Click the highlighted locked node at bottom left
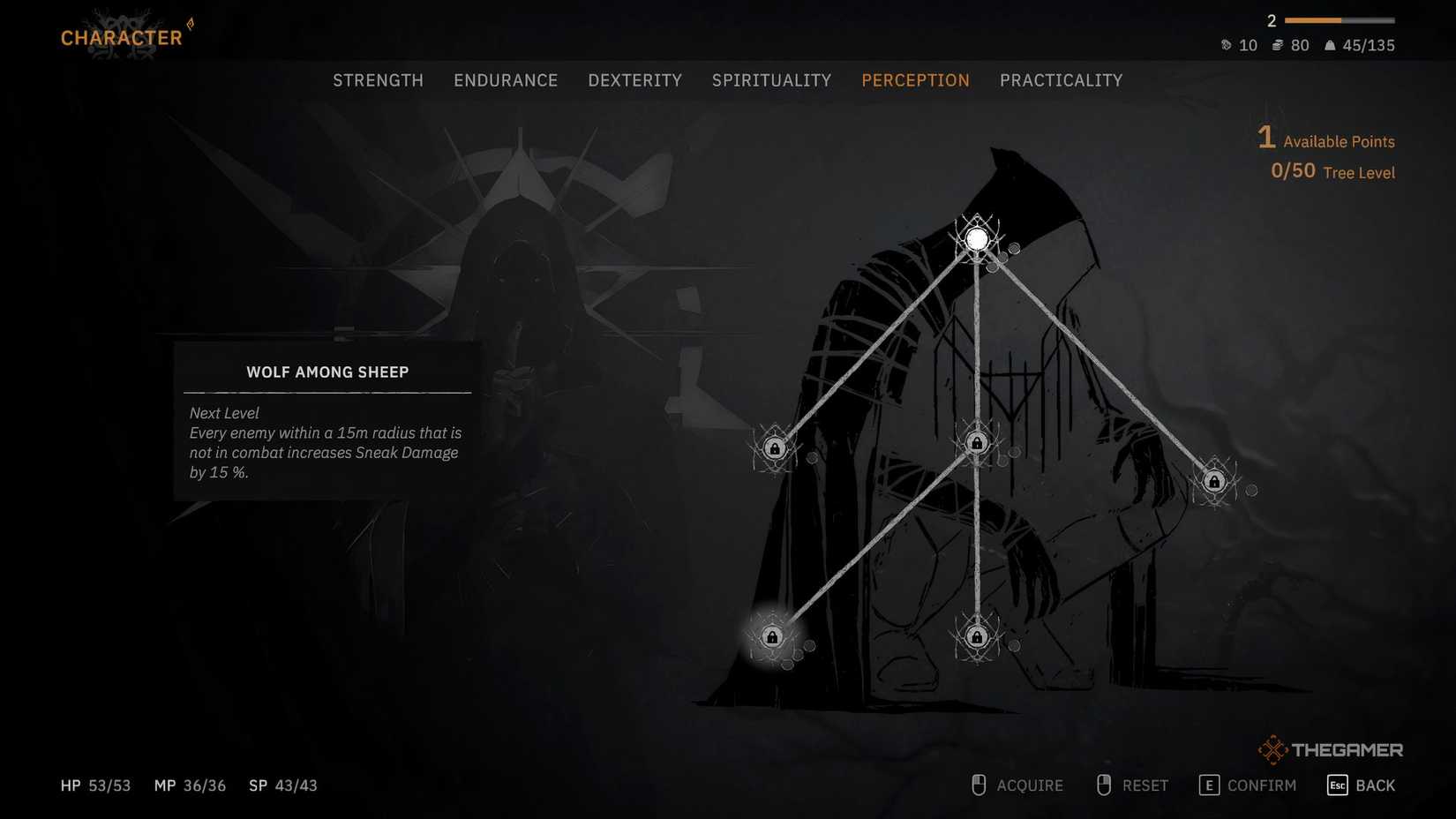 (772, 637)
